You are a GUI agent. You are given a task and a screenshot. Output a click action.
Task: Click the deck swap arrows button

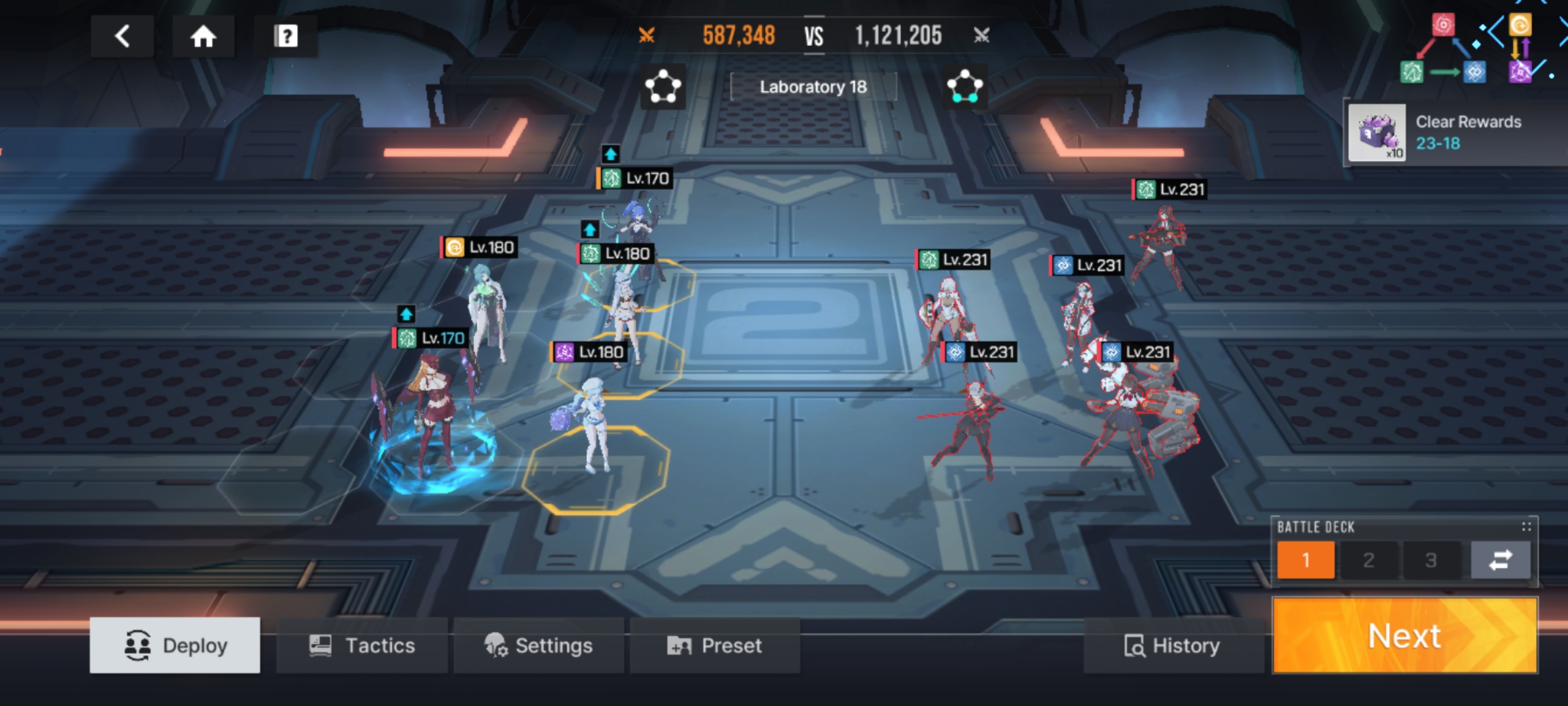(x=1500, y=560)
